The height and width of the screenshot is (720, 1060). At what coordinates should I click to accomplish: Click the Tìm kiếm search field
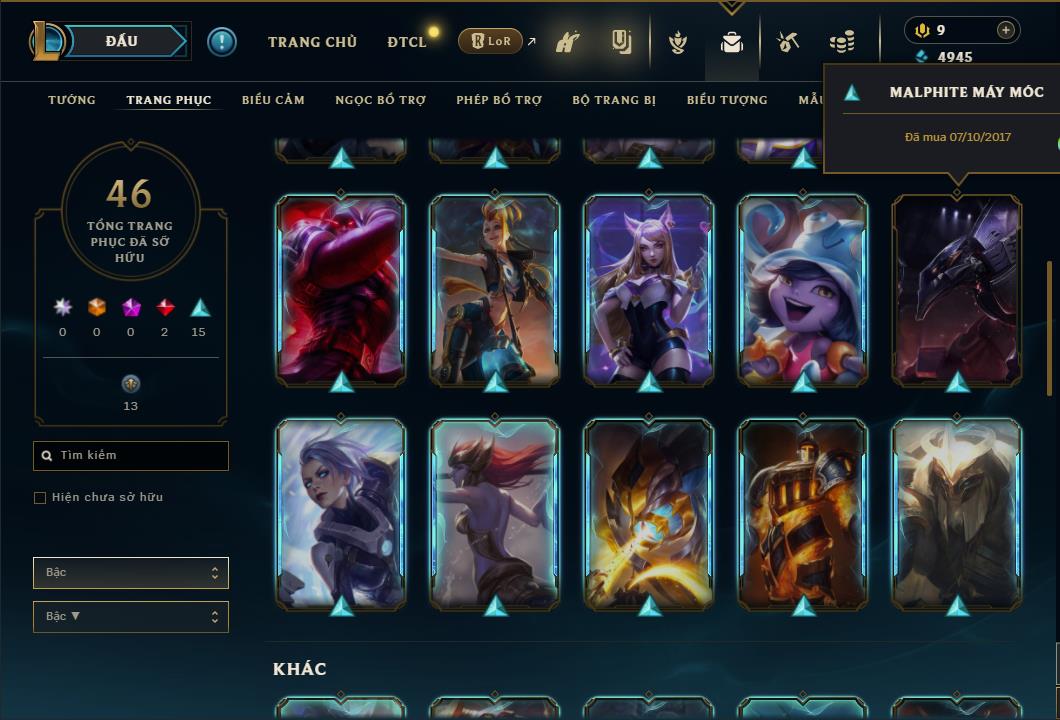point(131,456)
